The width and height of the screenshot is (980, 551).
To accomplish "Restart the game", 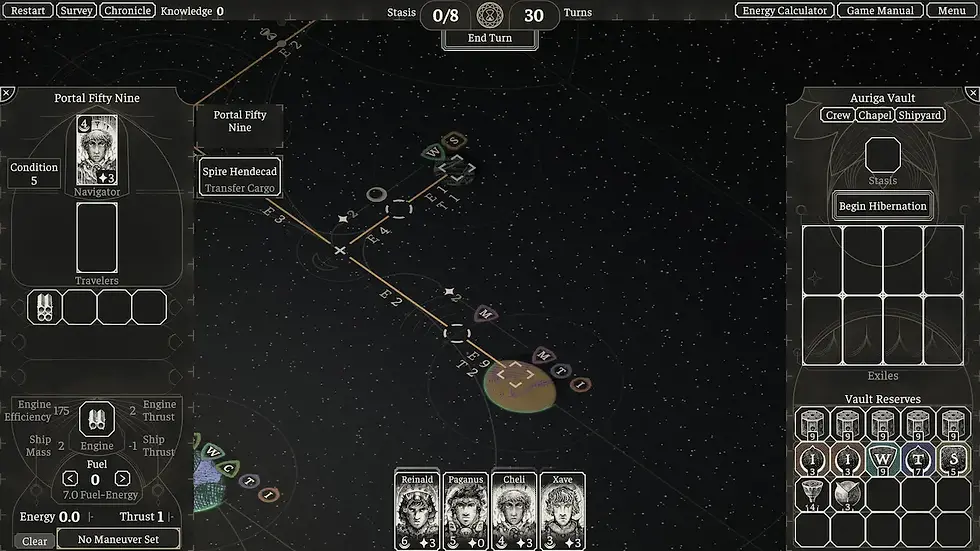I will pos(27,11).
